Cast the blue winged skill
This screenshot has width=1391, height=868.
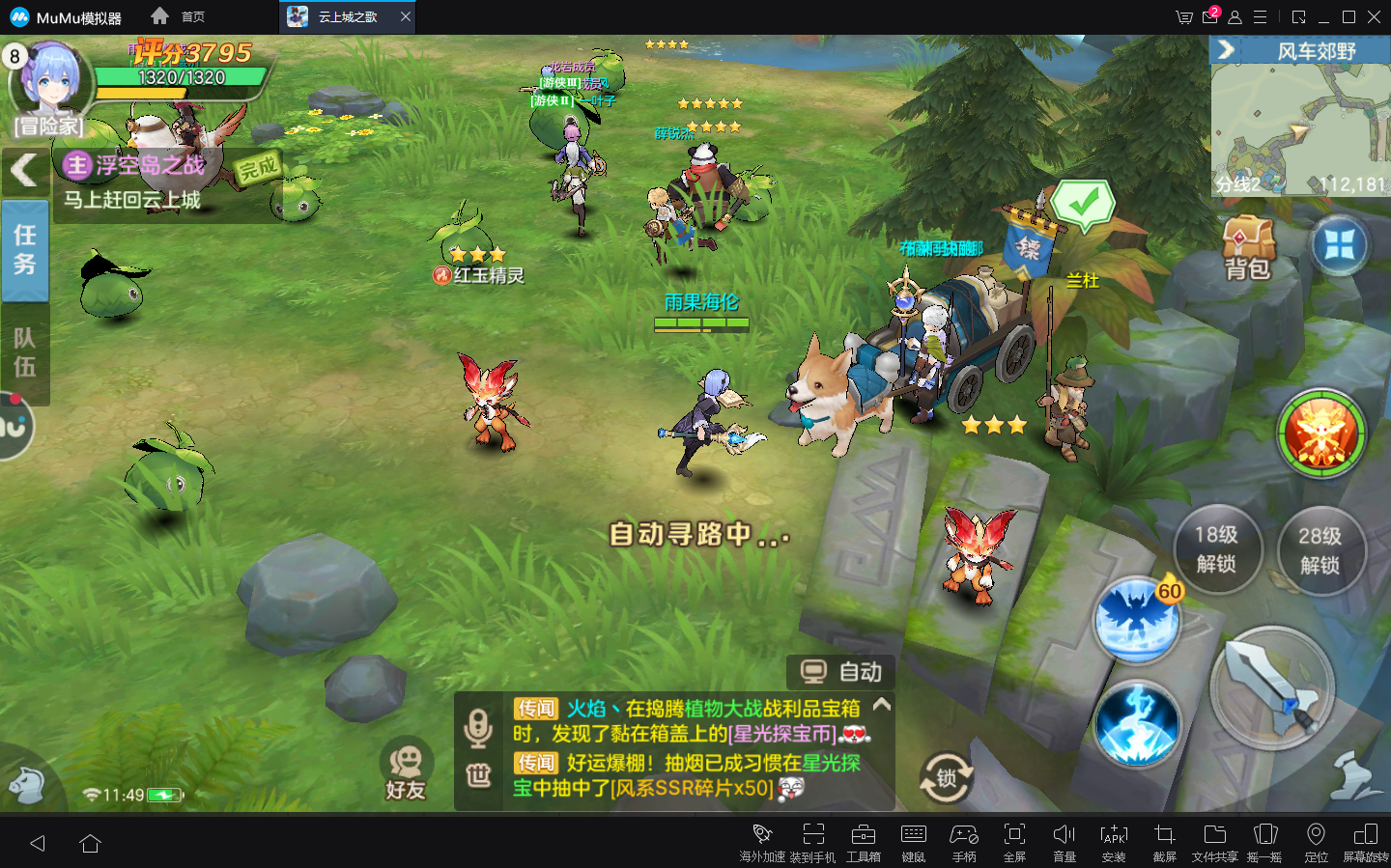pos(1137,620)
